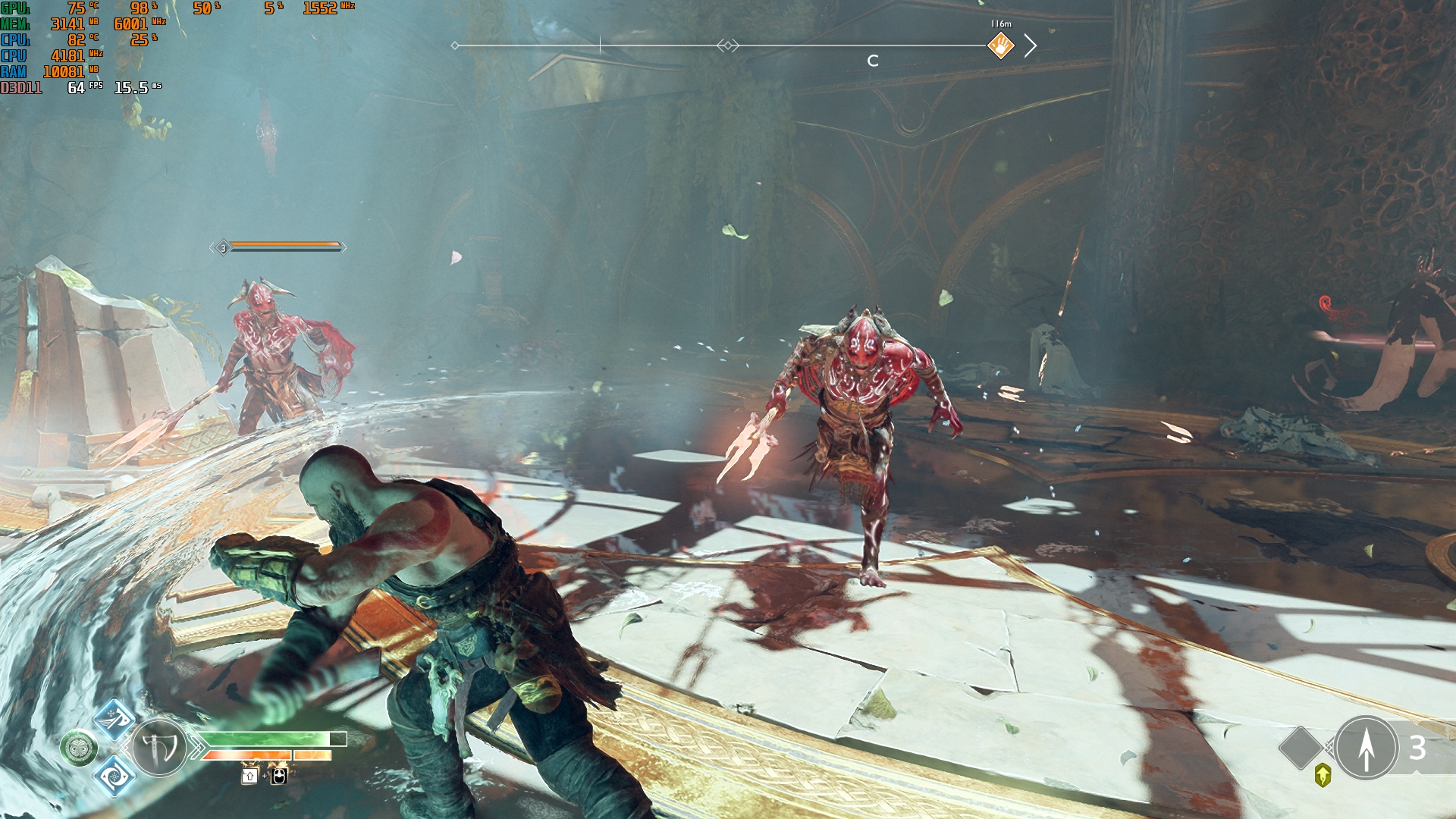The height and width of the screenshot is (819, 1456).
Task: Use the green owl-face talisman
Action: (79, 748)
